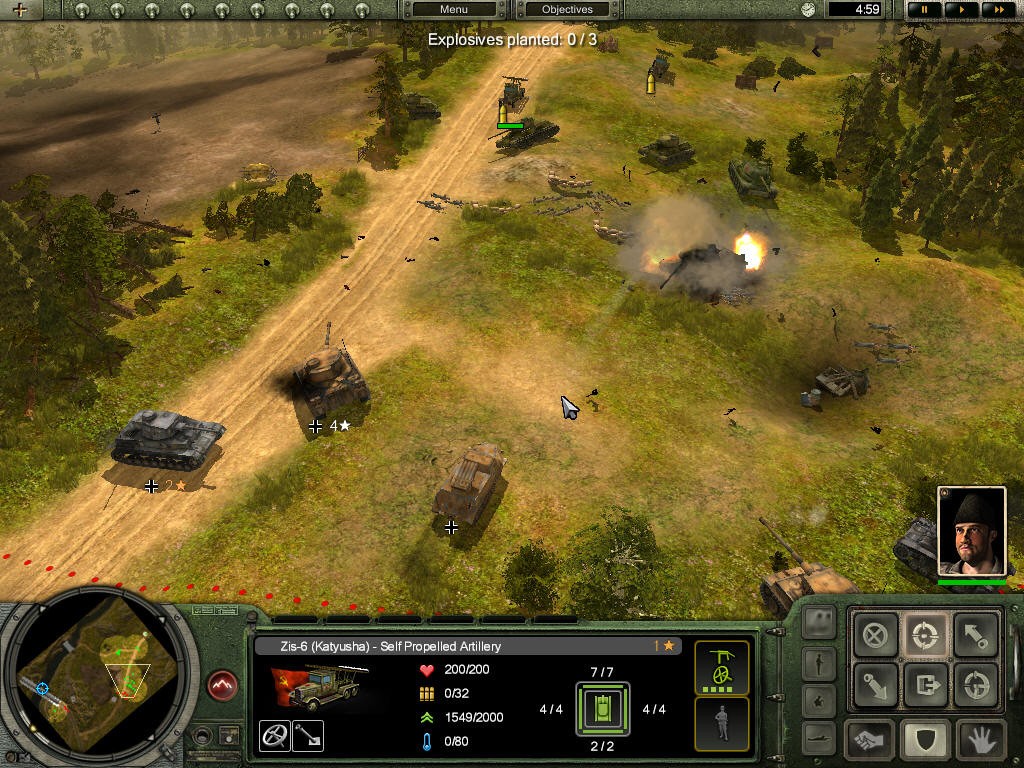Activate the crossed-circle stop command
1024x768 pixels.
tap(876, 635)
